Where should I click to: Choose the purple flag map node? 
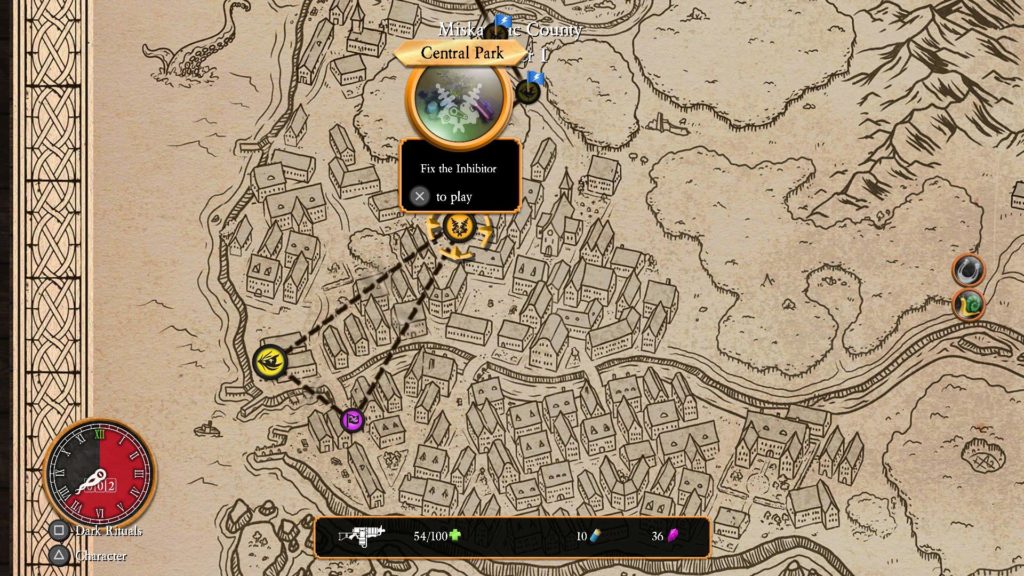pyautogui.click(x=352, y=420)
